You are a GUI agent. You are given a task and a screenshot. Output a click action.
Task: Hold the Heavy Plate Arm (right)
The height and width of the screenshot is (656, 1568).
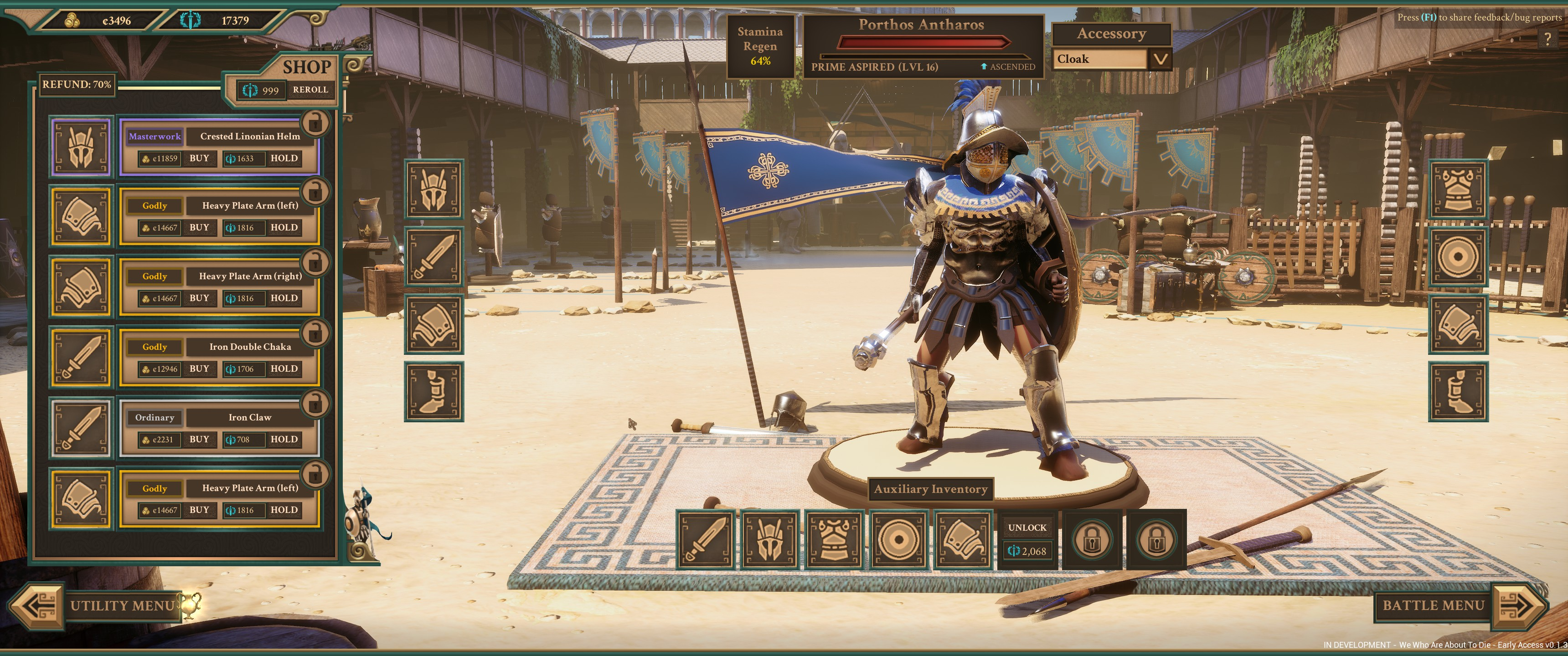tap(284, 298)
